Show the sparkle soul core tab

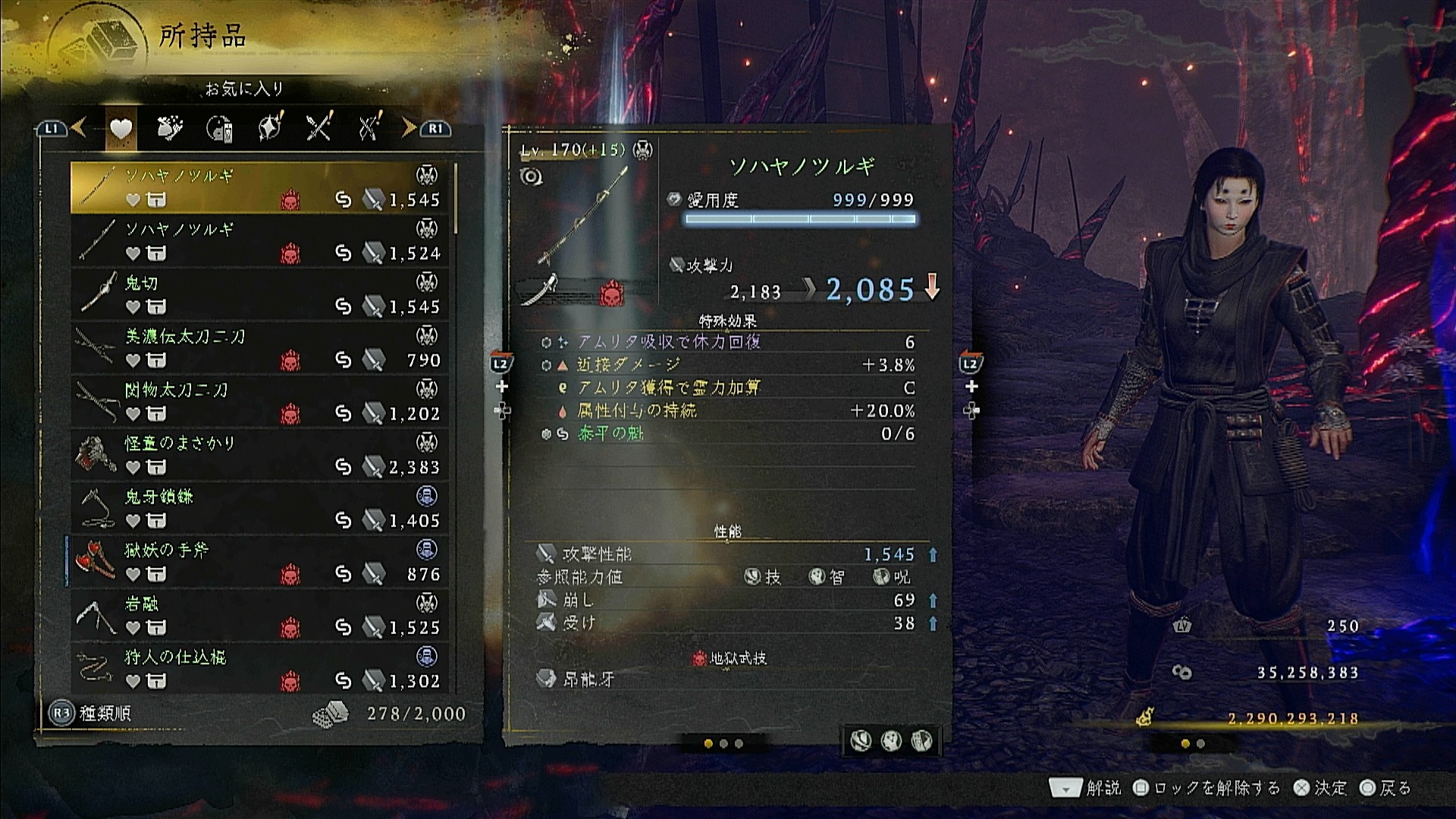click(270, 128)
